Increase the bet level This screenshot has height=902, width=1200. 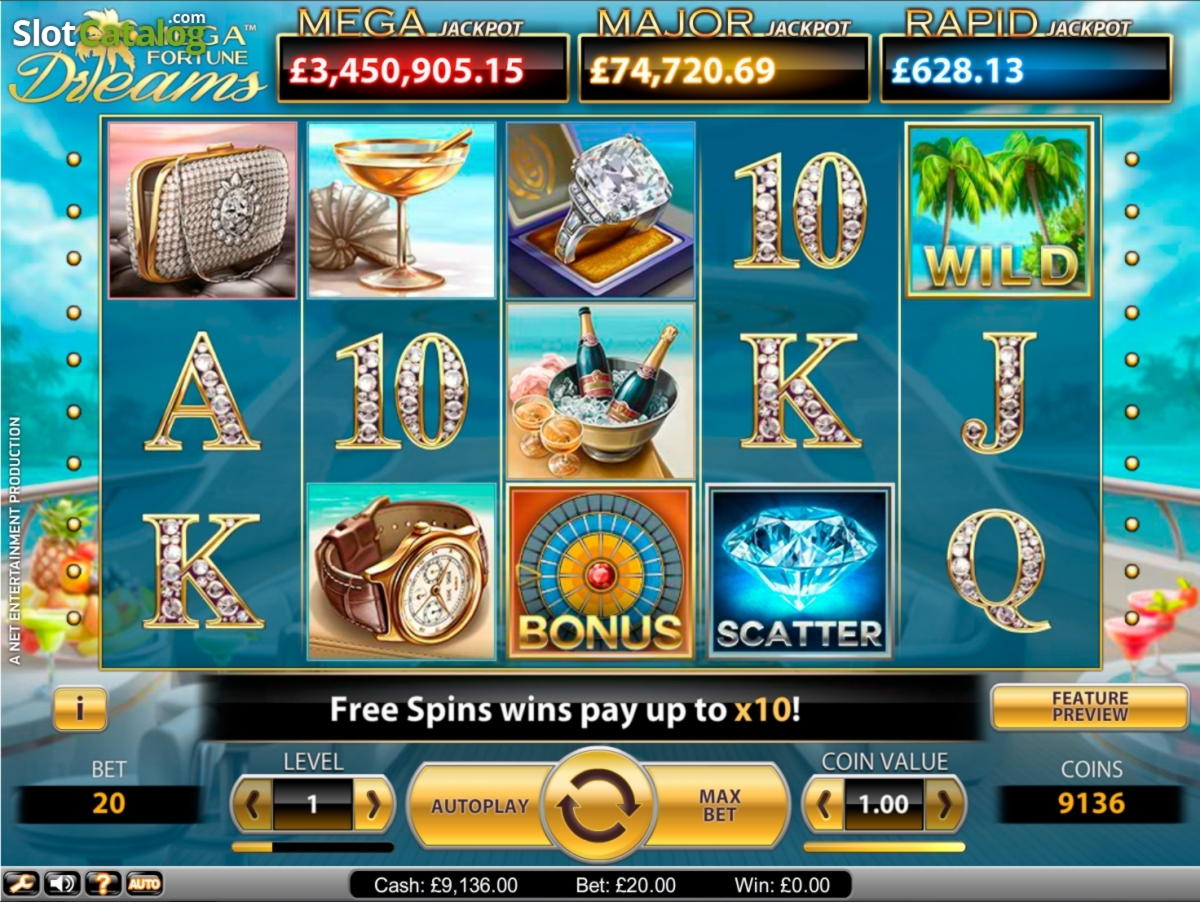(x=373, y=805)
